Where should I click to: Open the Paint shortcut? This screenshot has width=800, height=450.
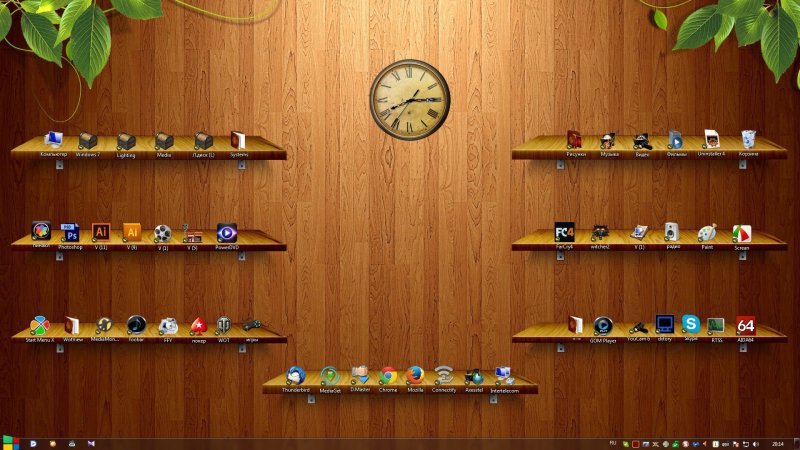tap(707, 233)
